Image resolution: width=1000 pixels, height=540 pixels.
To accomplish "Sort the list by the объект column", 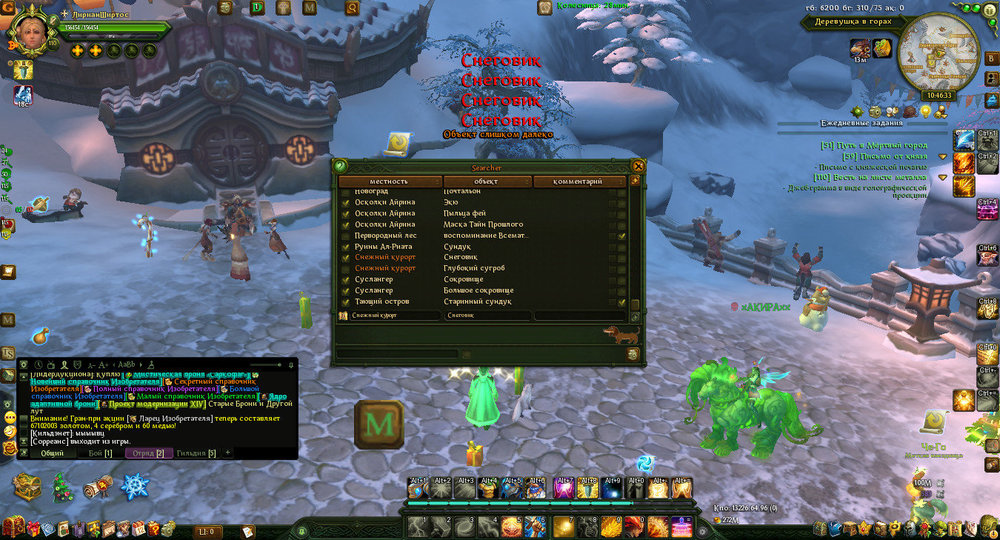I will [x=486, y=182].
